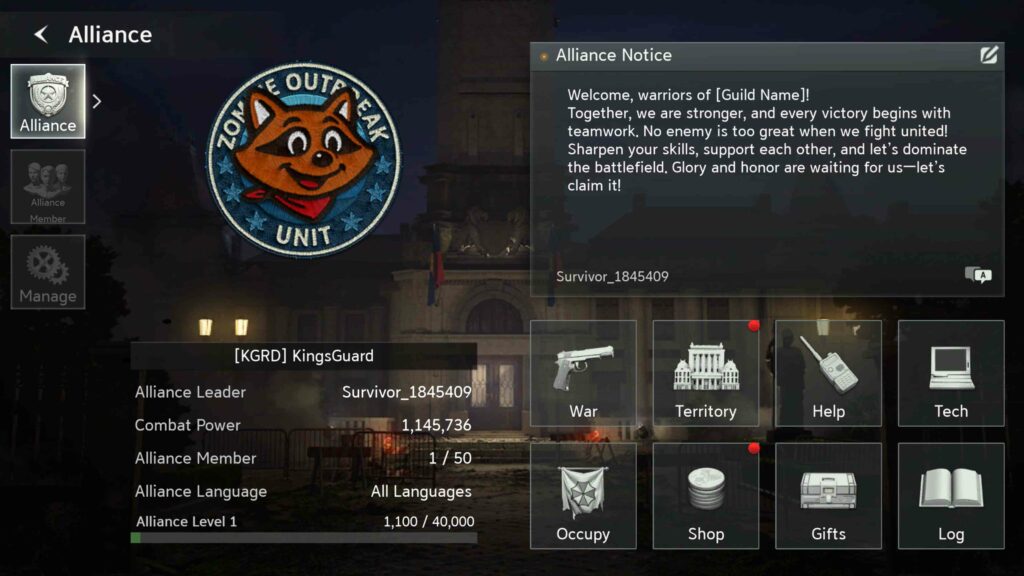The height and width of the screenshot is (576, 1024).
Task: Select the Alliance tab
Action: [48, 101]
